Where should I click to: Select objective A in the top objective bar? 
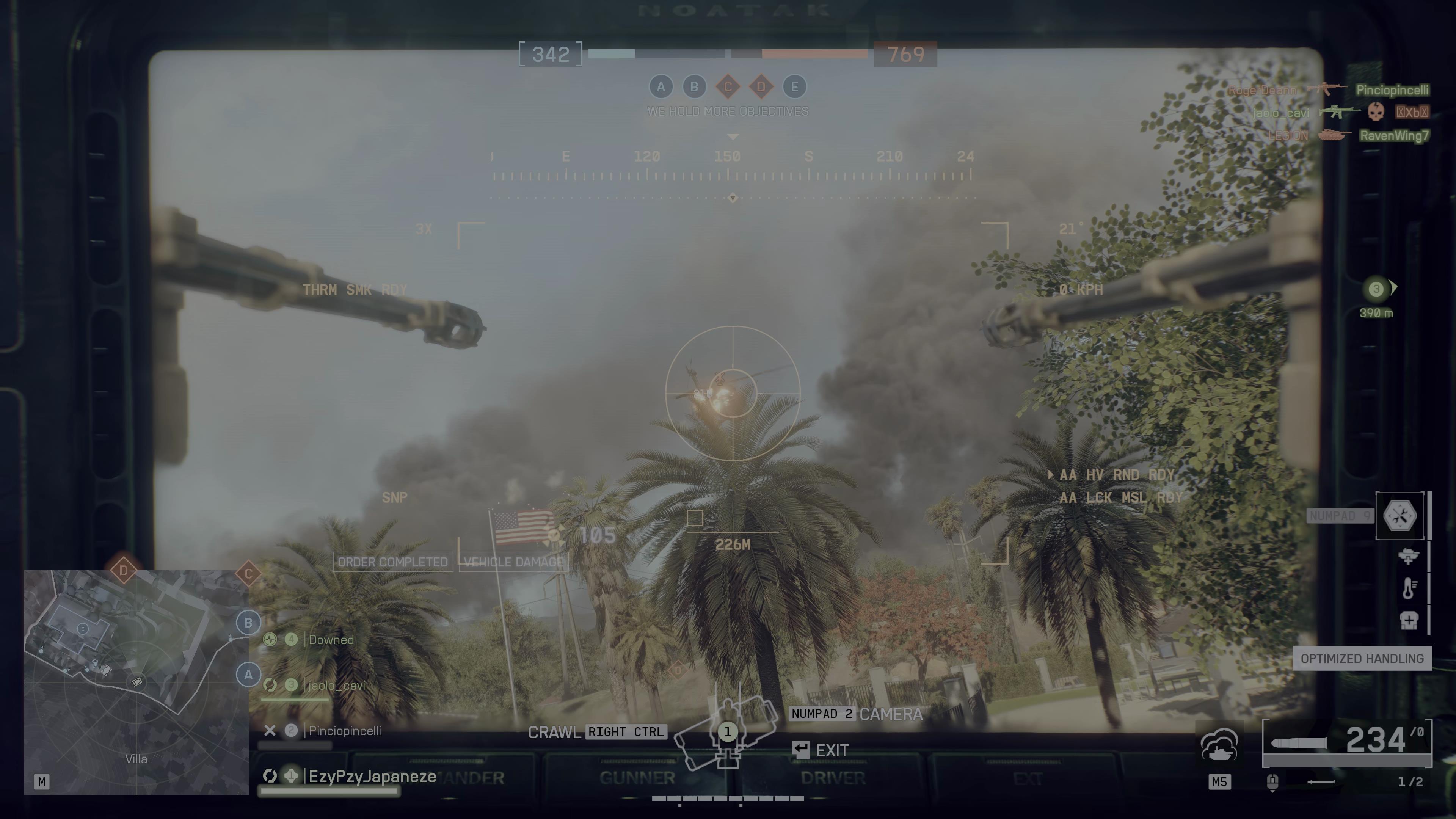point(661,87)
